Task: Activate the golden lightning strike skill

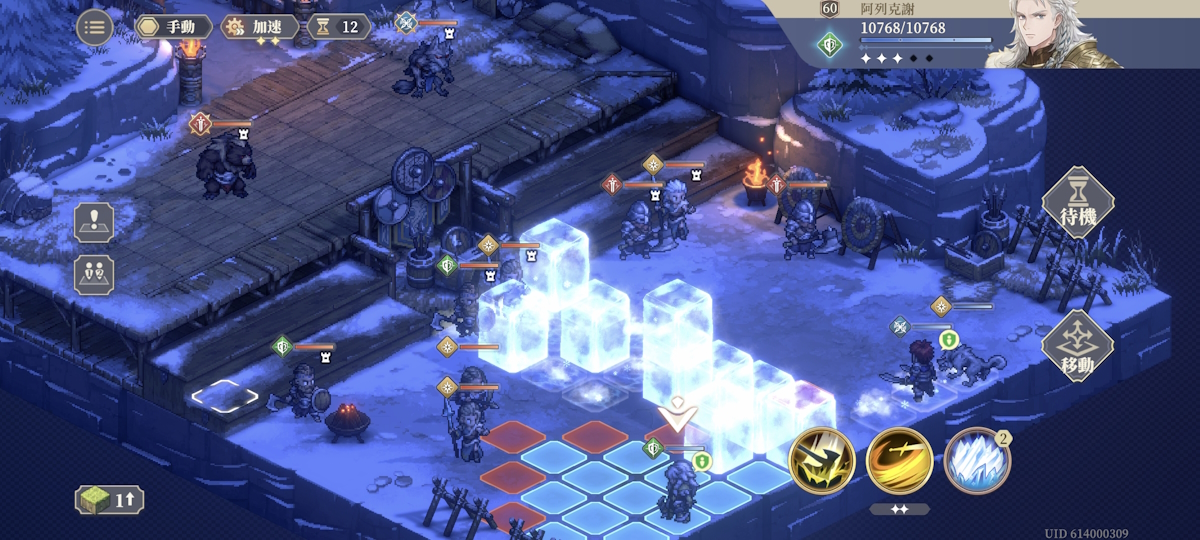Action: (821, 461)
